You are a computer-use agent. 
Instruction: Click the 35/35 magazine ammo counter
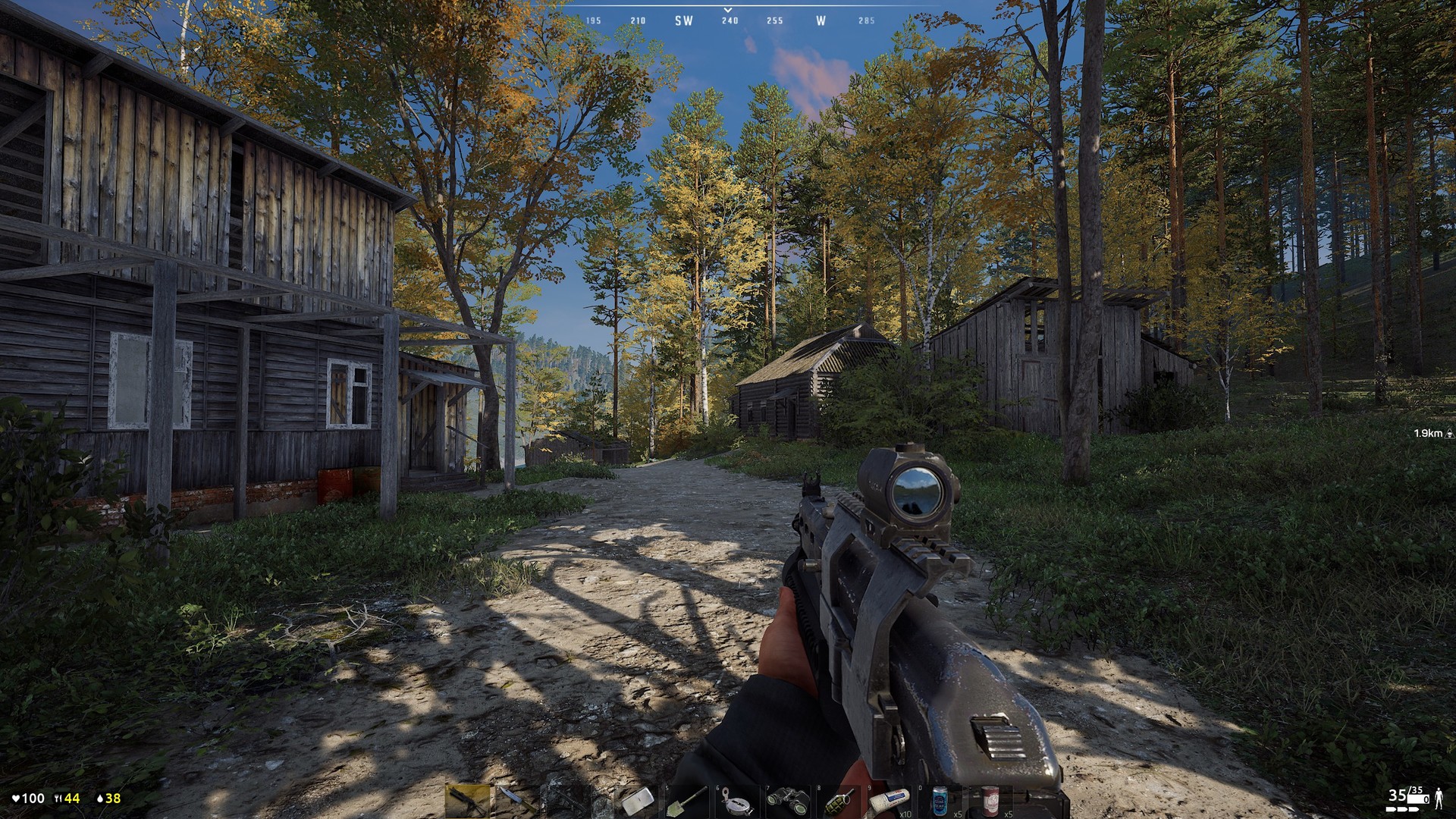click(1408, 795)
